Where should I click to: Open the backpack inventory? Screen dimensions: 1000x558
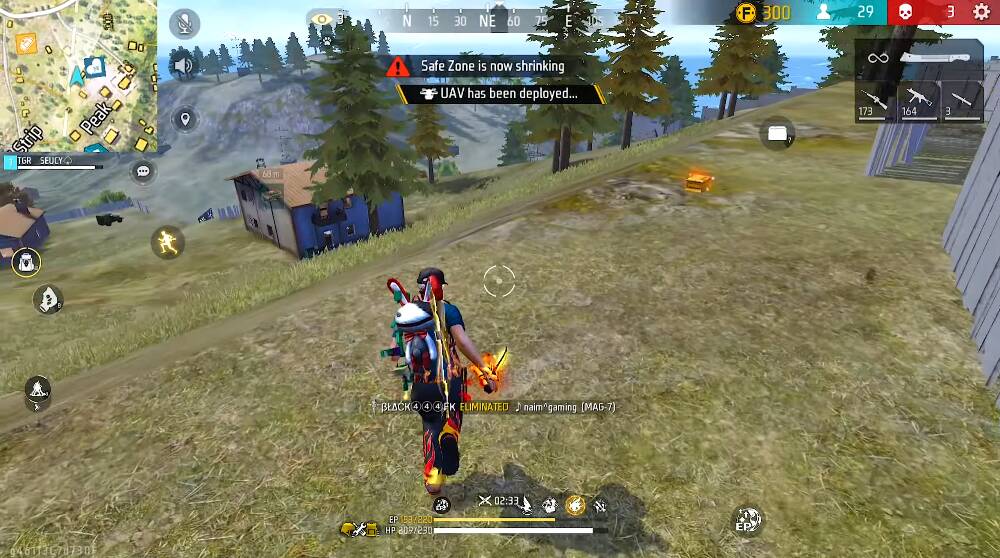point(25,264)
